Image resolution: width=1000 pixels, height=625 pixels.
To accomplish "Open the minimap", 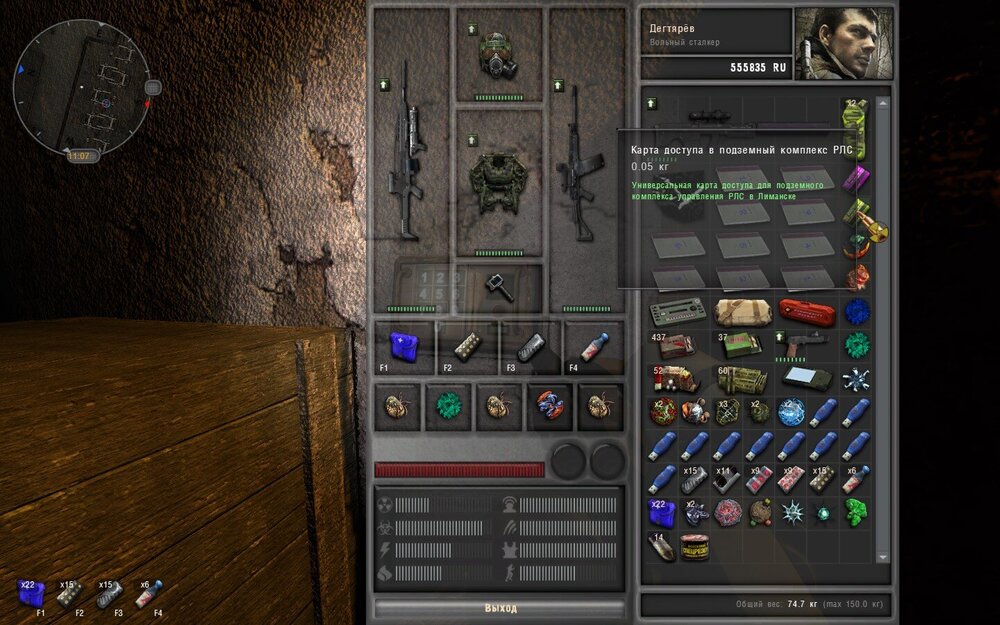I will tap(84, 90).
